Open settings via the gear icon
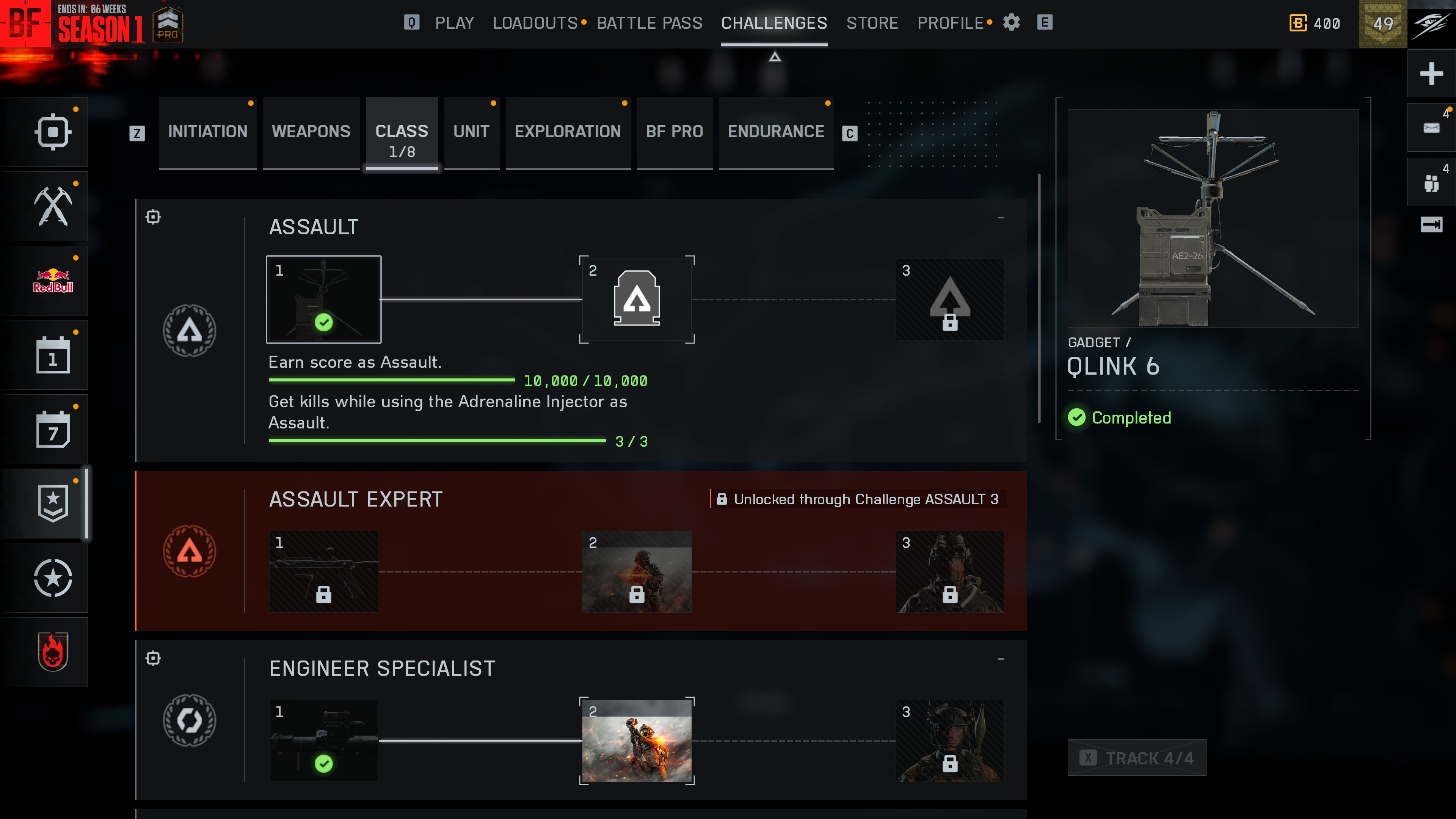 1011,23
